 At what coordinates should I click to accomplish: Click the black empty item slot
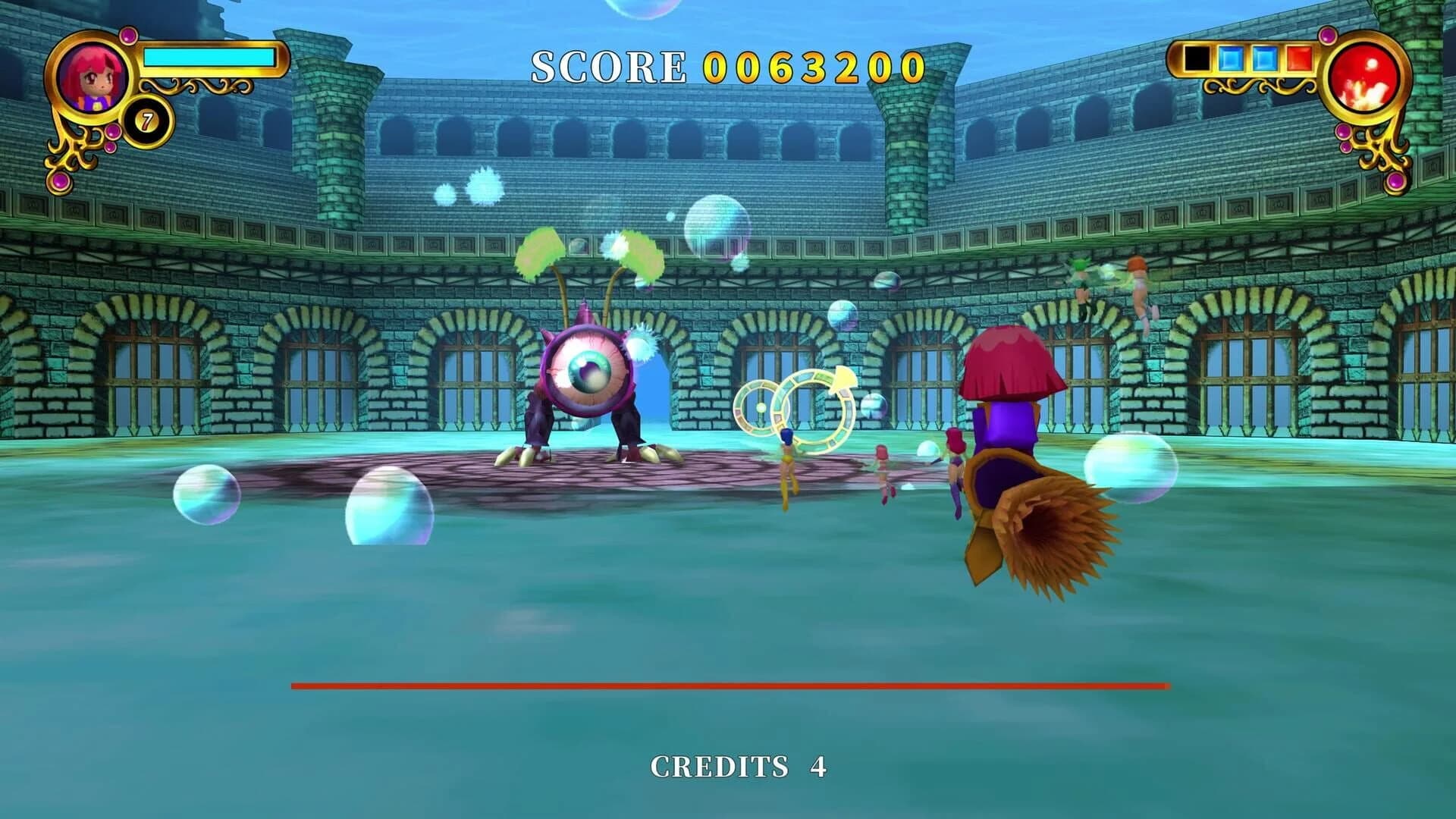(x=1197, y=58)
